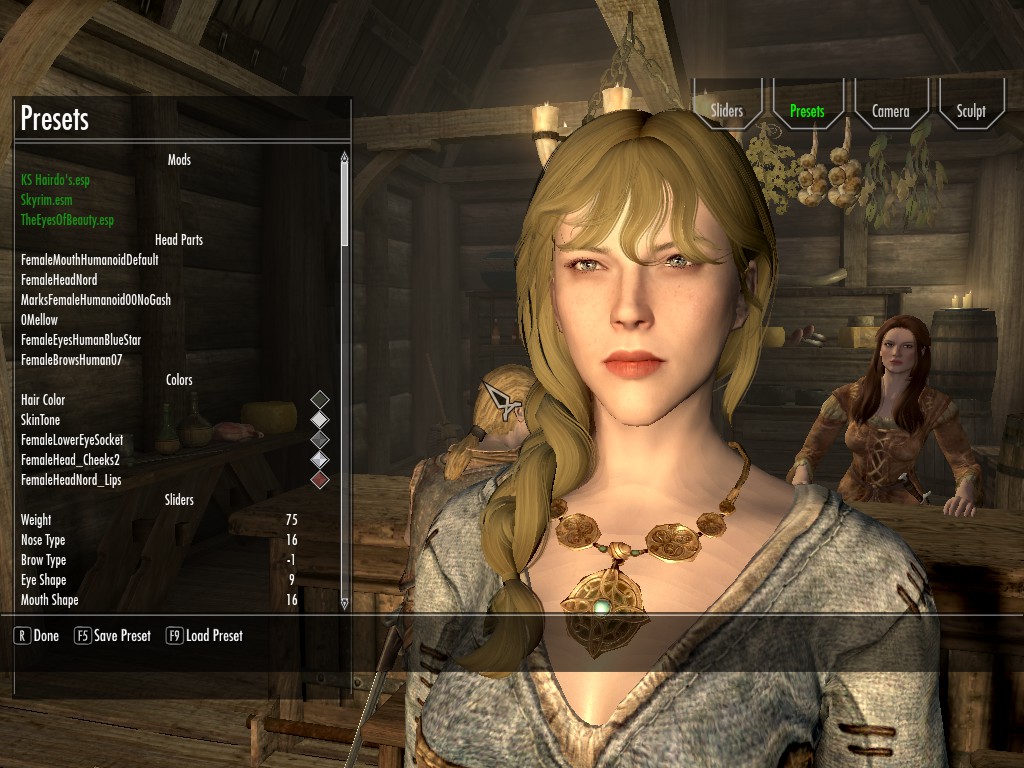Pick the SkinTone color swatch

point(319,420)
